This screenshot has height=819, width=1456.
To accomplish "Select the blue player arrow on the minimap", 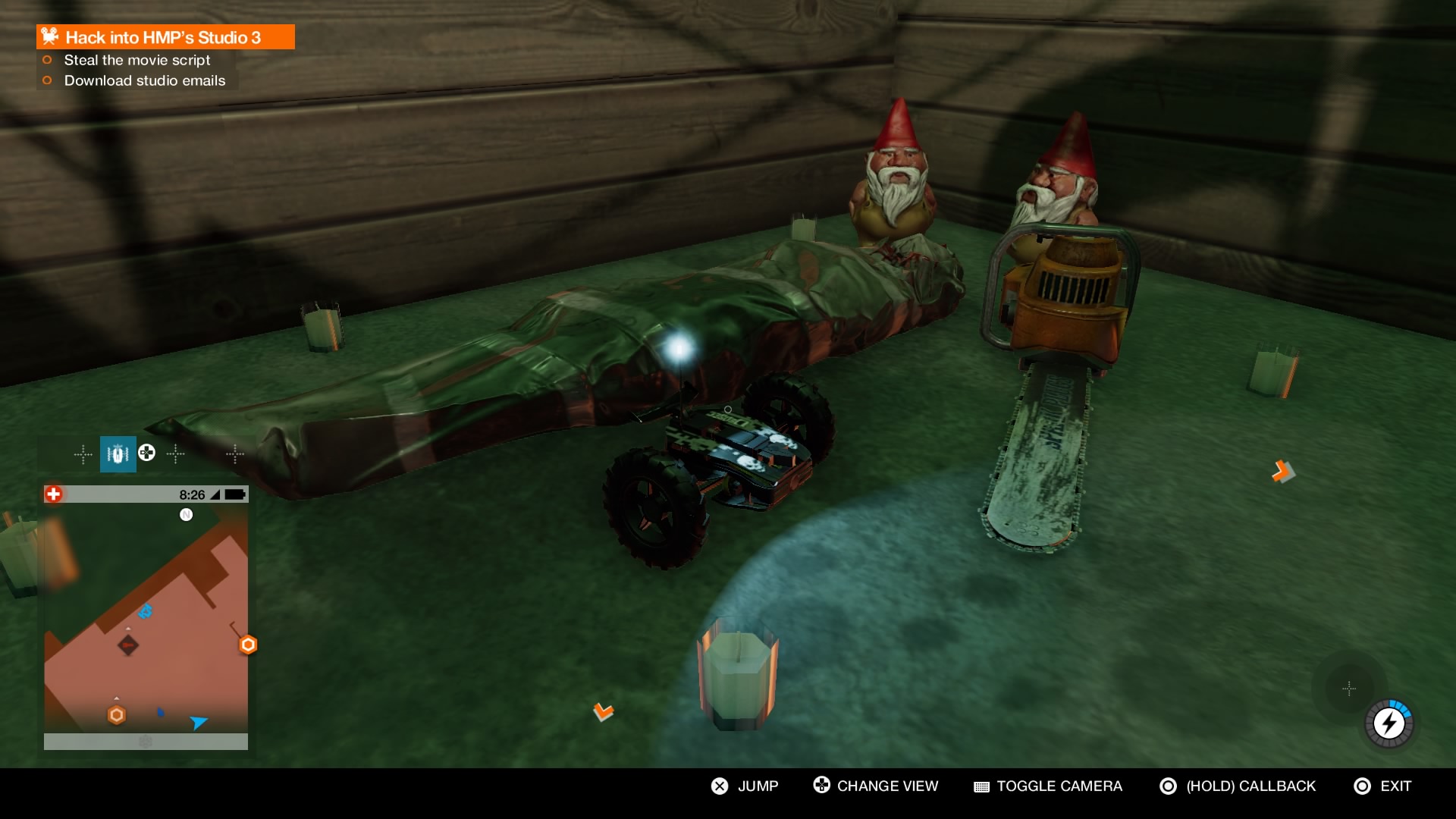I will coord(199,722).
